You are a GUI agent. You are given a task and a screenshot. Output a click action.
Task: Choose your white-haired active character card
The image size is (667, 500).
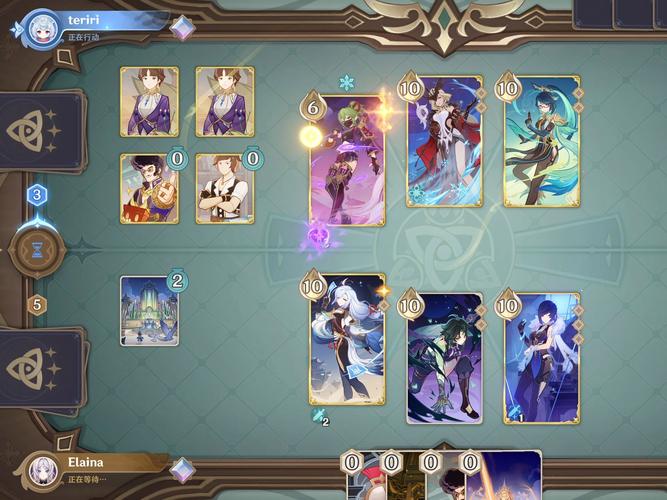(x=346, y=338)
